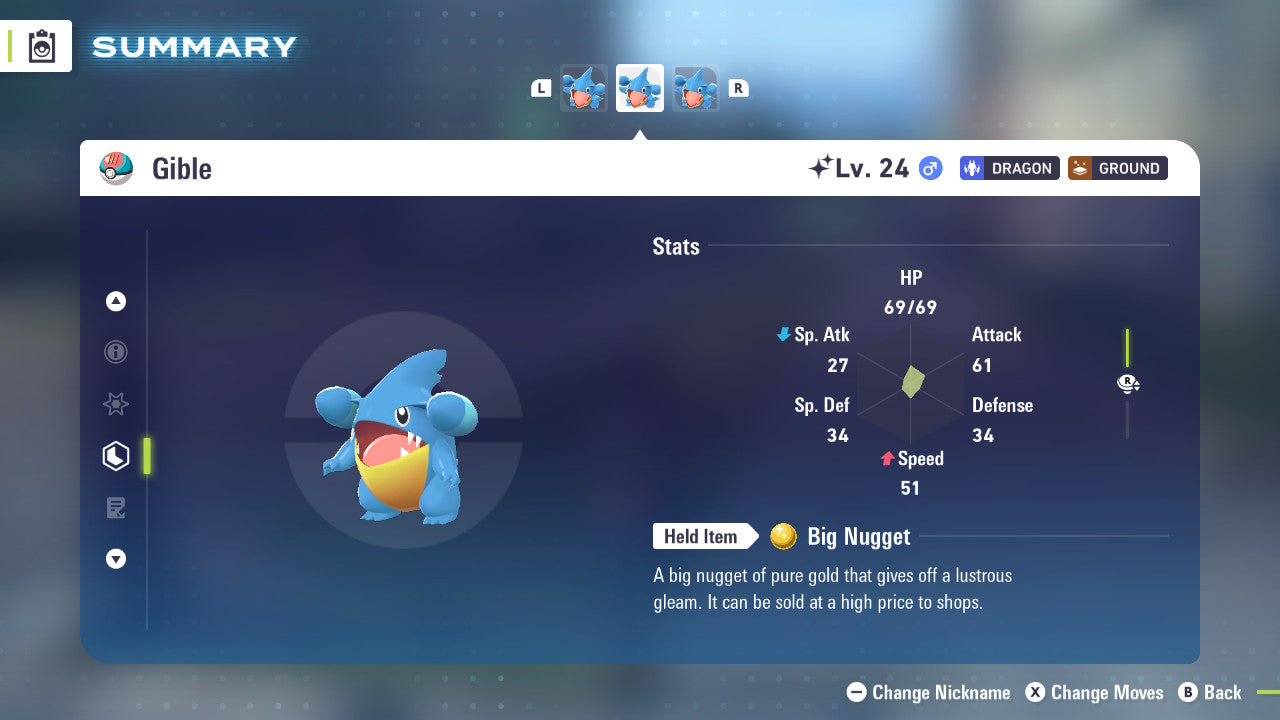Click the shiny sparkle icon before Lv. 24
Image resolution: width=1280 pixels, height=720 pixels.
(820, 166)
